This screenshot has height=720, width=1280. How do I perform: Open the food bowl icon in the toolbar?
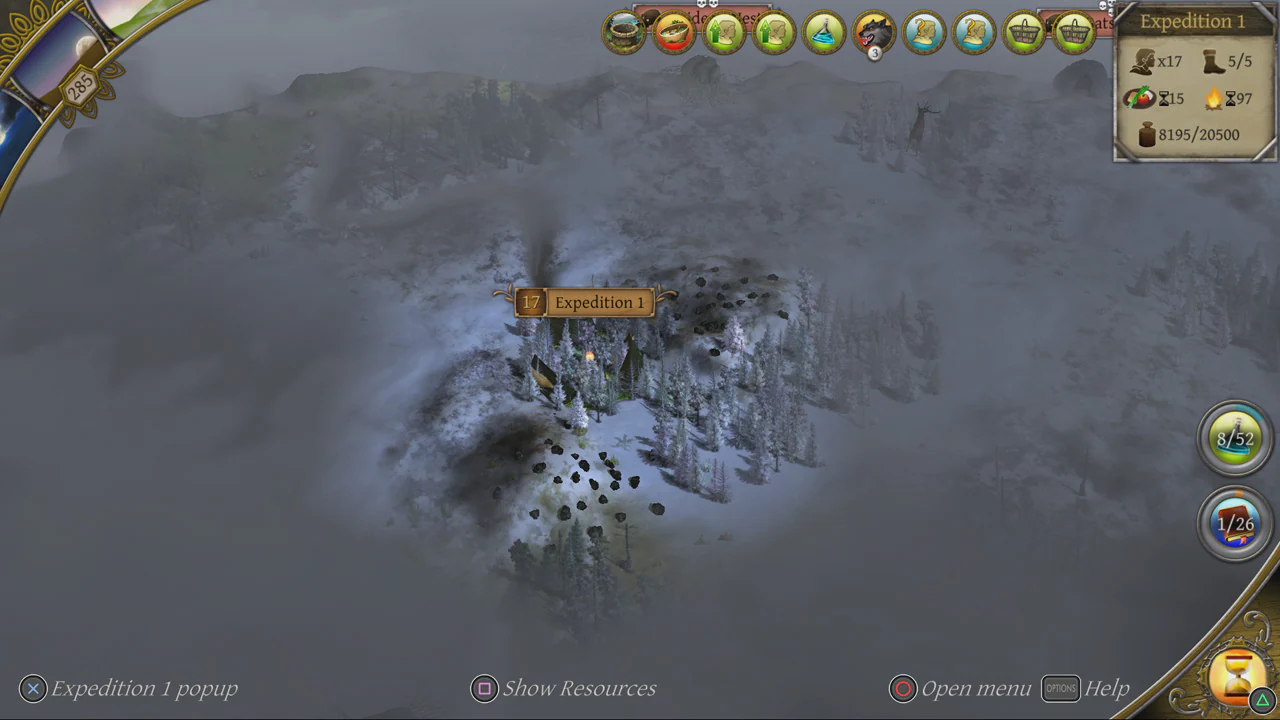tap(673, 32)
